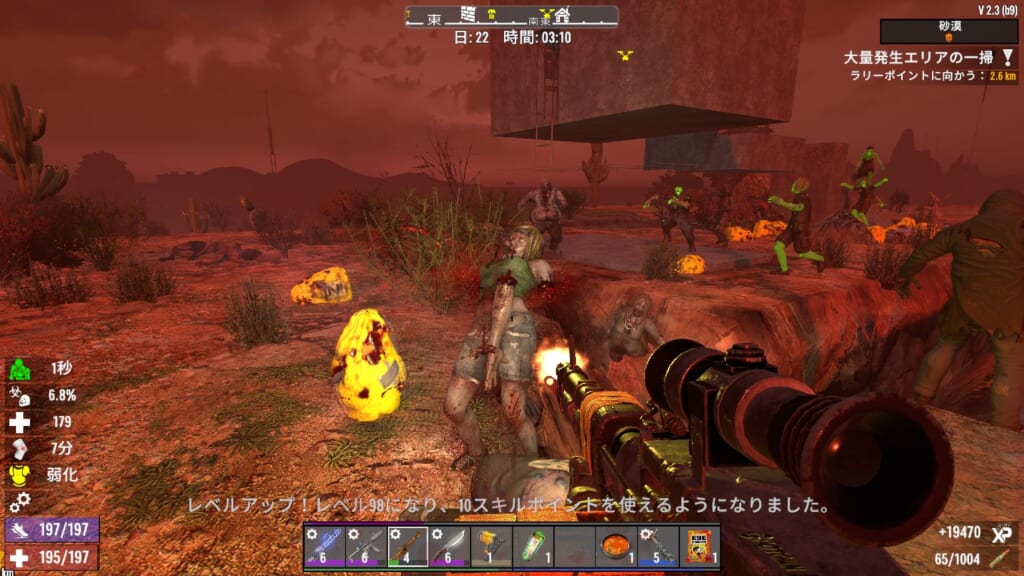1024x576 pixels.
Task: Use the green canned drink slot
Action: pyautogui.click(x=533, y=546)
